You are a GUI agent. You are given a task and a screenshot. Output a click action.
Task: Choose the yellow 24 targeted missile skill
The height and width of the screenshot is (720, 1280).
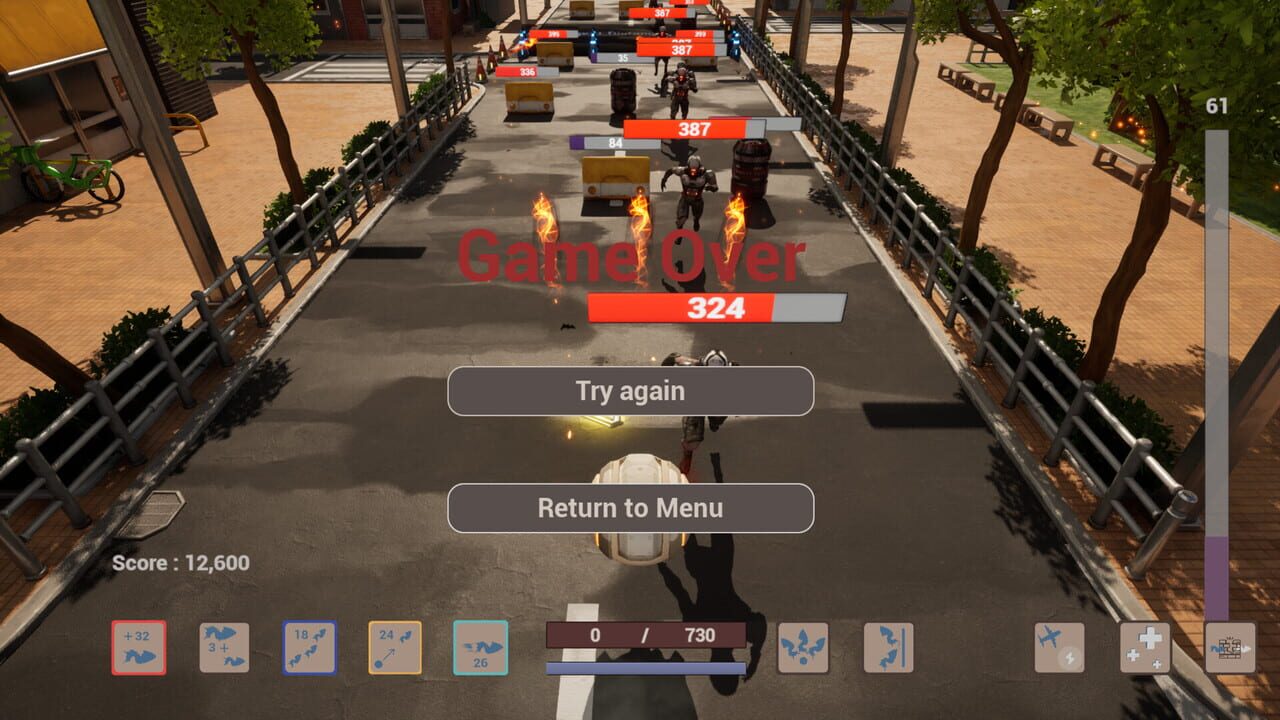(x=394, y=645)
